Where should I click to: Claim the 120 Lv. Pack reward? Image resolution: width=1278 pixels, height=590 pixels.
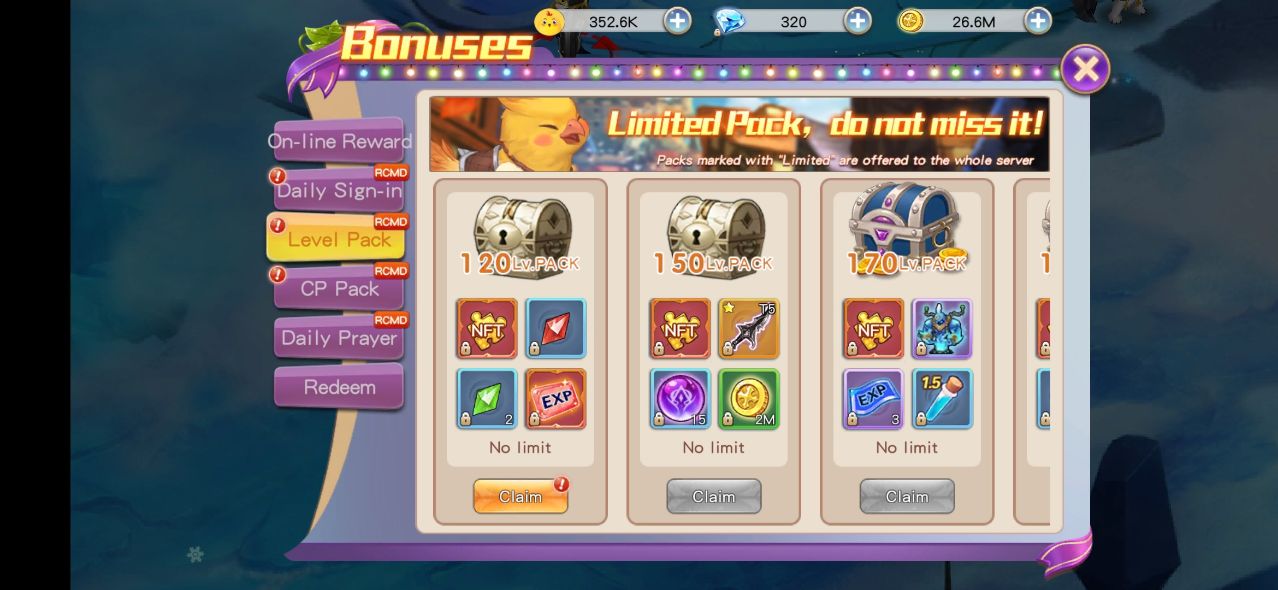click(x=520, y=496)
